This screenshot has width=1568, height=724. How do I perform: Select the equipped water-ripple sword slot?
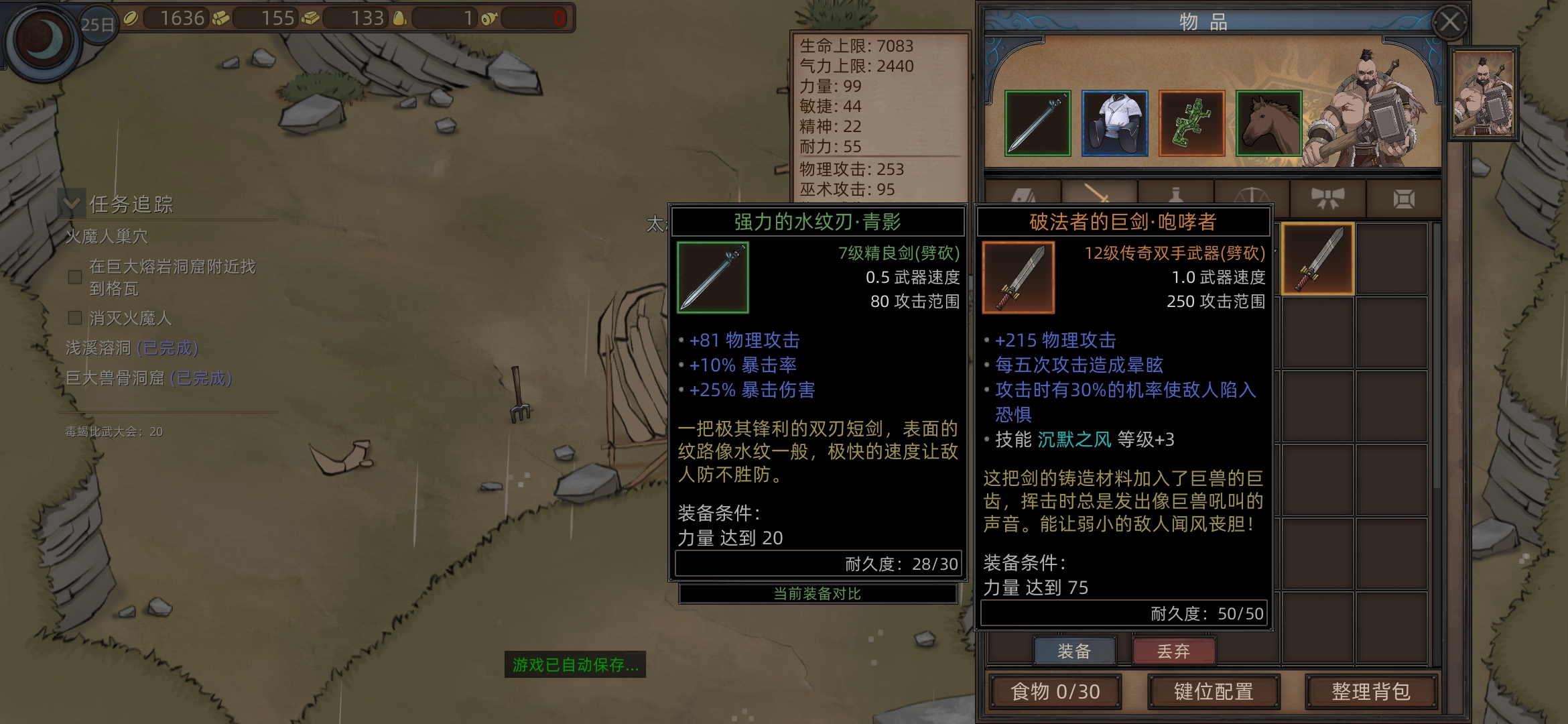1037,123
